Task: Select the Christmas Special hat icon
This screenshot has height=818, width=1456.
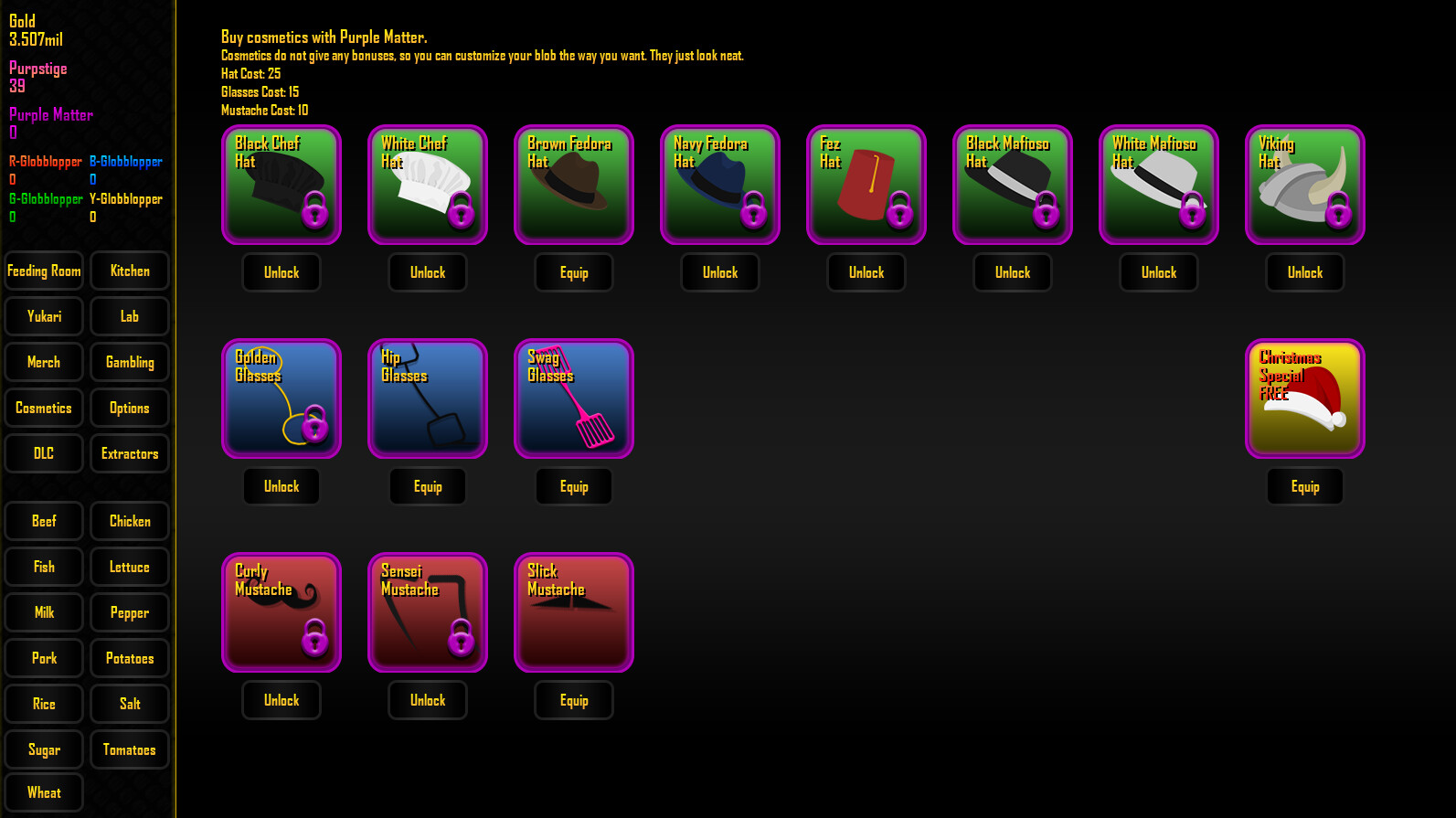Action: (x=1304, y=398)
